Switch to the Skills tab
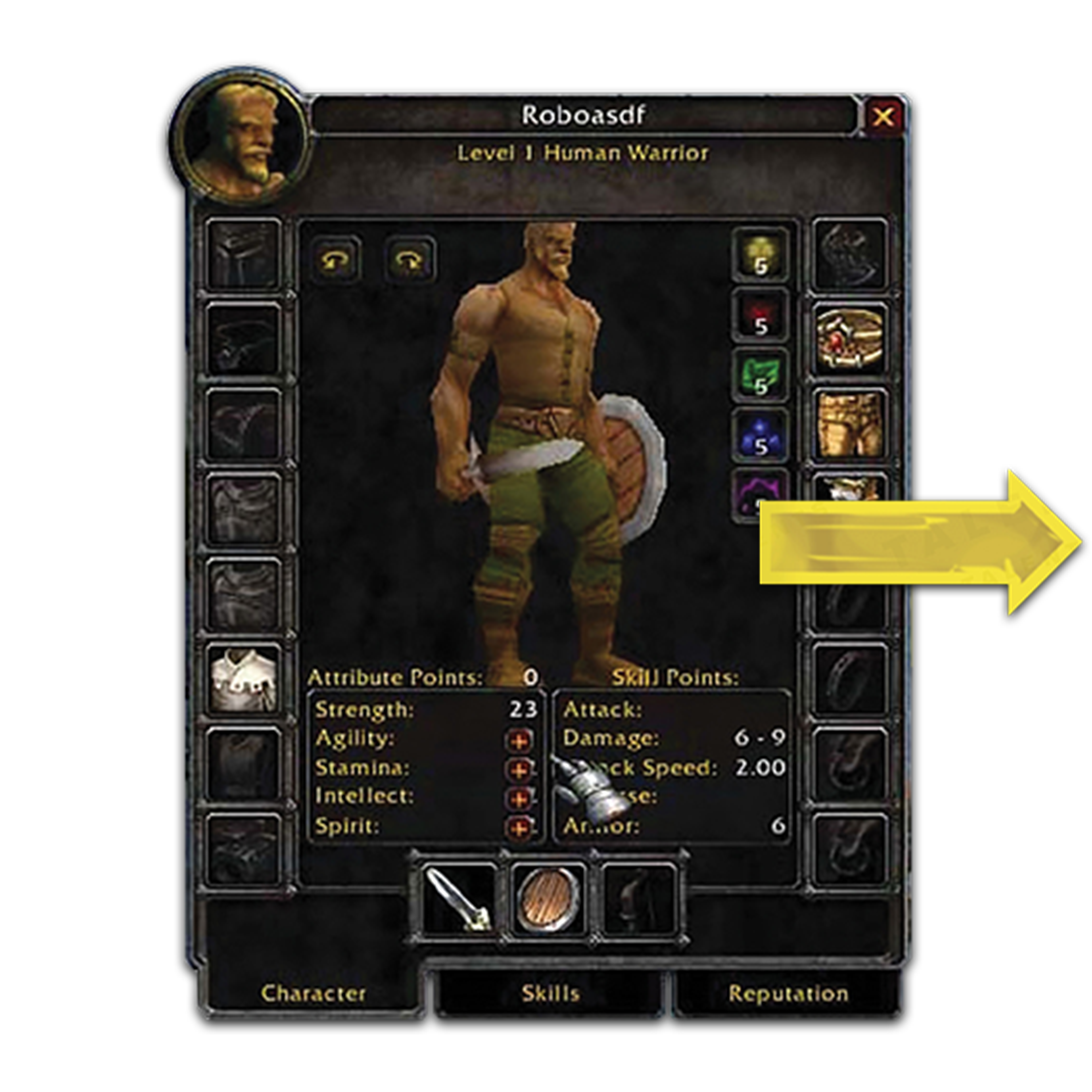Image resolution: width=1092 pixels, height=1092 pixels. (550, 993)
